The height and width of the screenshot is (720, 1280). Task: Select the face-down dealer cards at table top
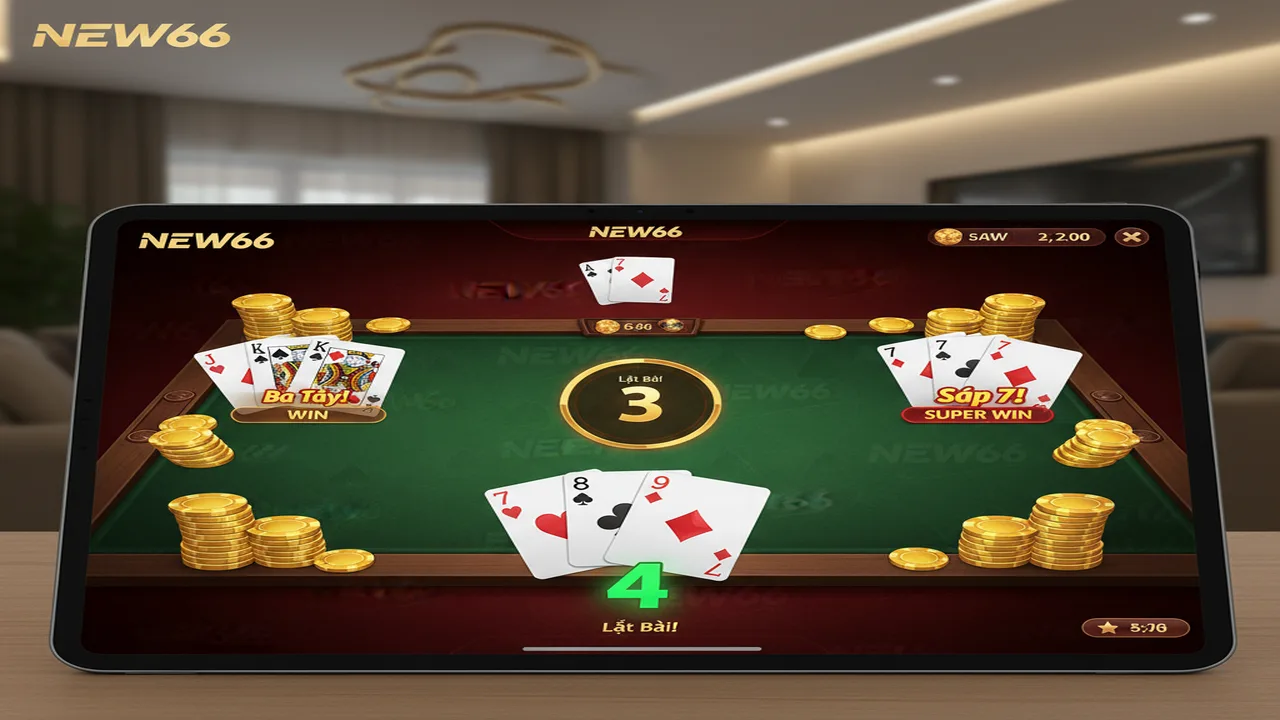coord(628,280)
